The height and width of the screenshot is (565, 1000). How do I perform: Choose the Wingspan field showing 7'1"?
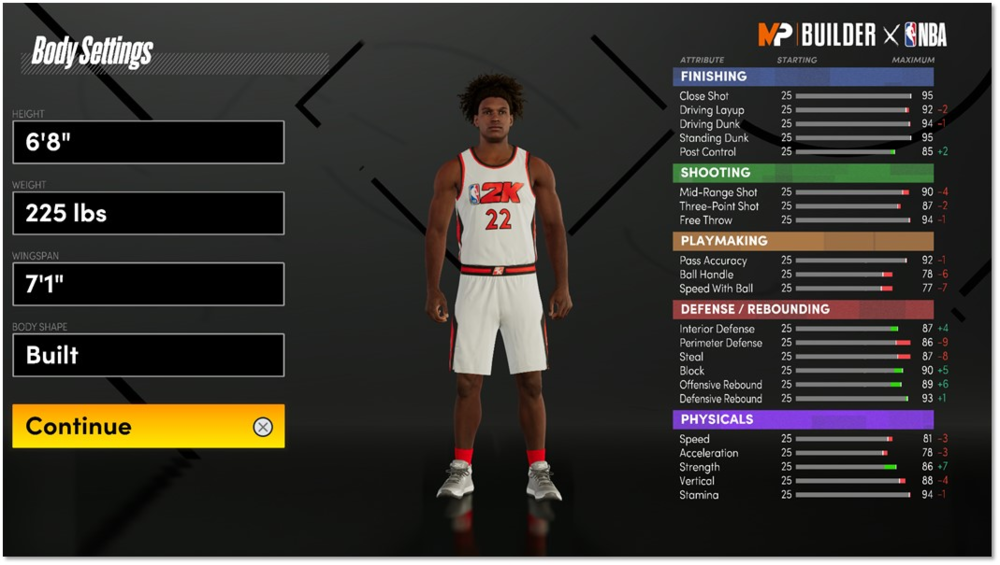tap(148, 284)
